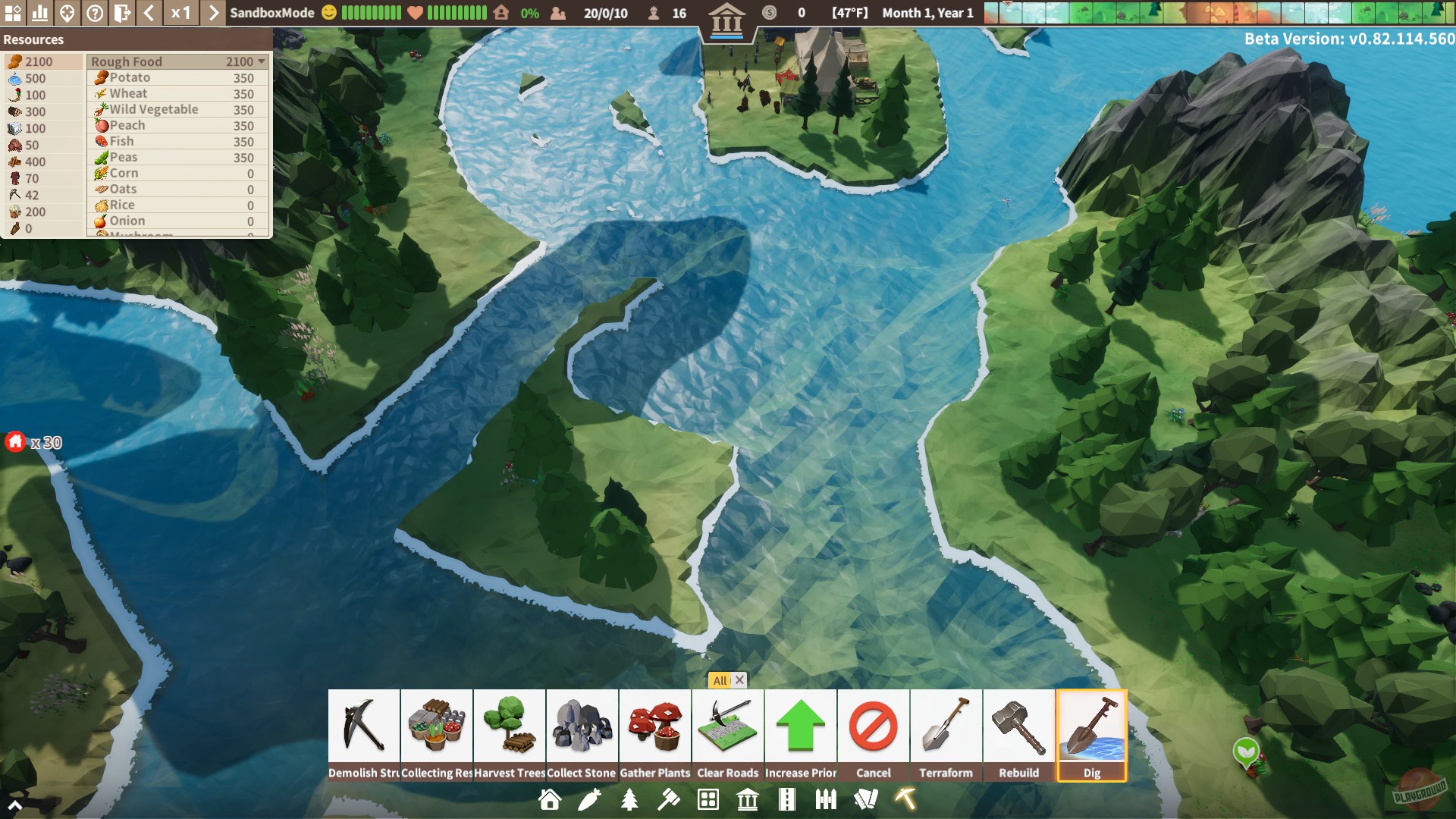Select the Clear Roads tool
Viewport: 1456px width, 819px height.
728,728
